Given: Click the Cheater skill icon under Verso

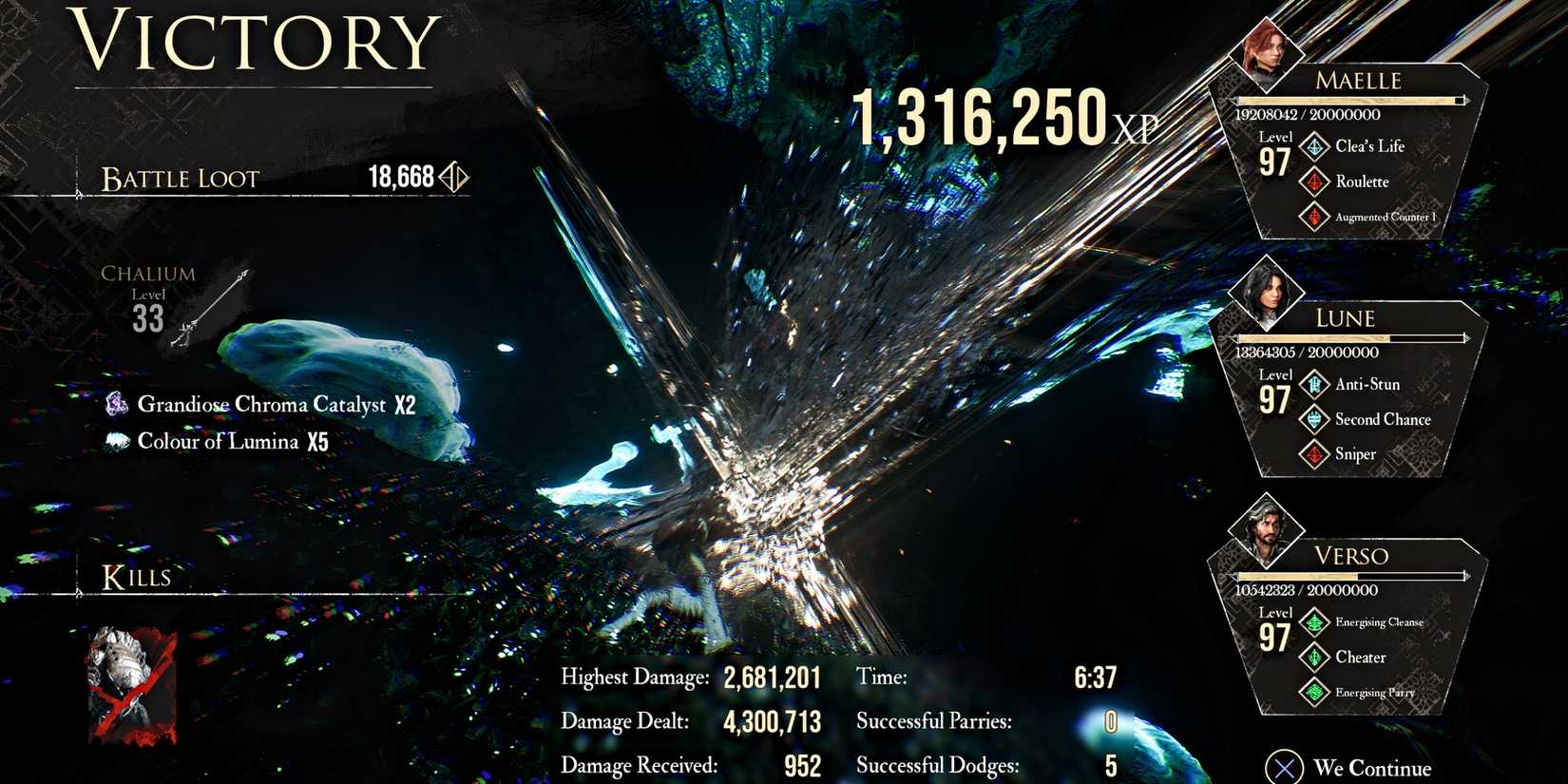Looking at the screenshot, I should coord(1314,658).
